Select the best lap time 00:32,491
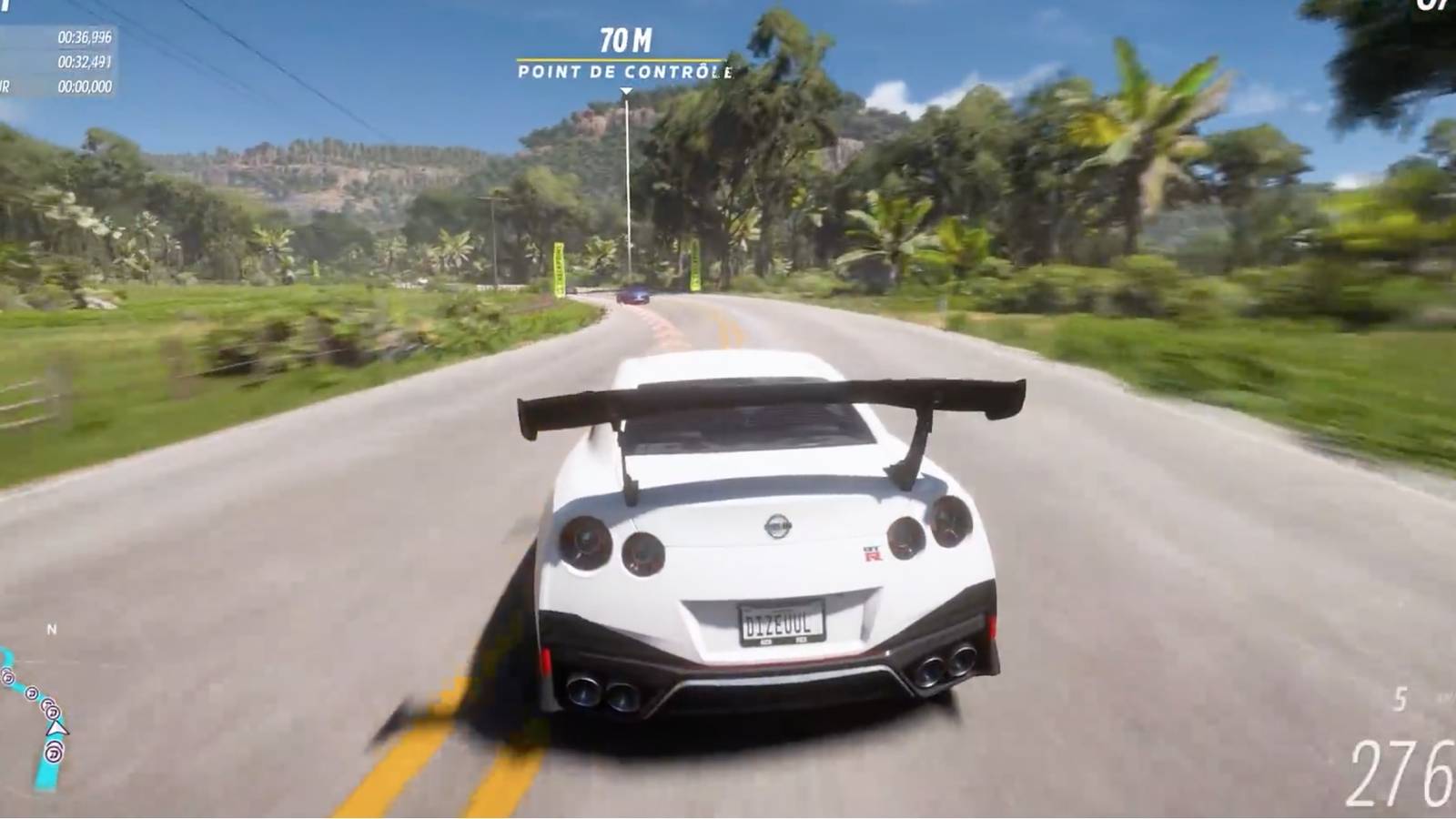 click(83, 62)
